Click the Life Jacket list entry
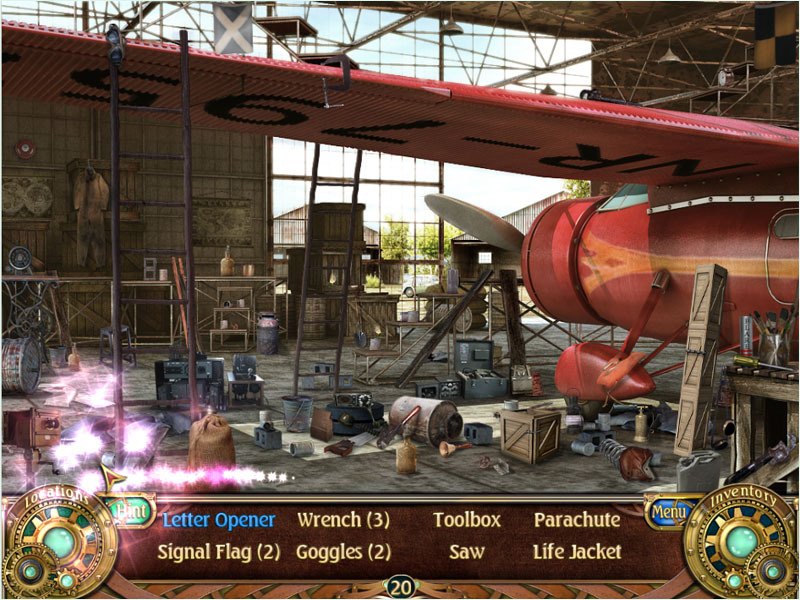Screen dimensions: 800x600 pos(577,552)
